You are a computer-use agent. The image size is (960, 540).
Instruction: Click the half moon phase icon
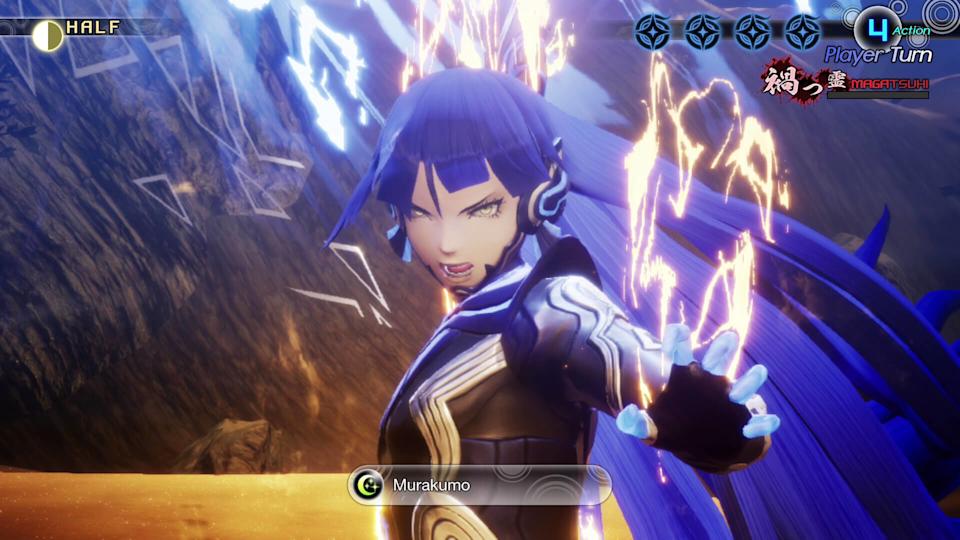pyautogui.click(x=46, y=36)
